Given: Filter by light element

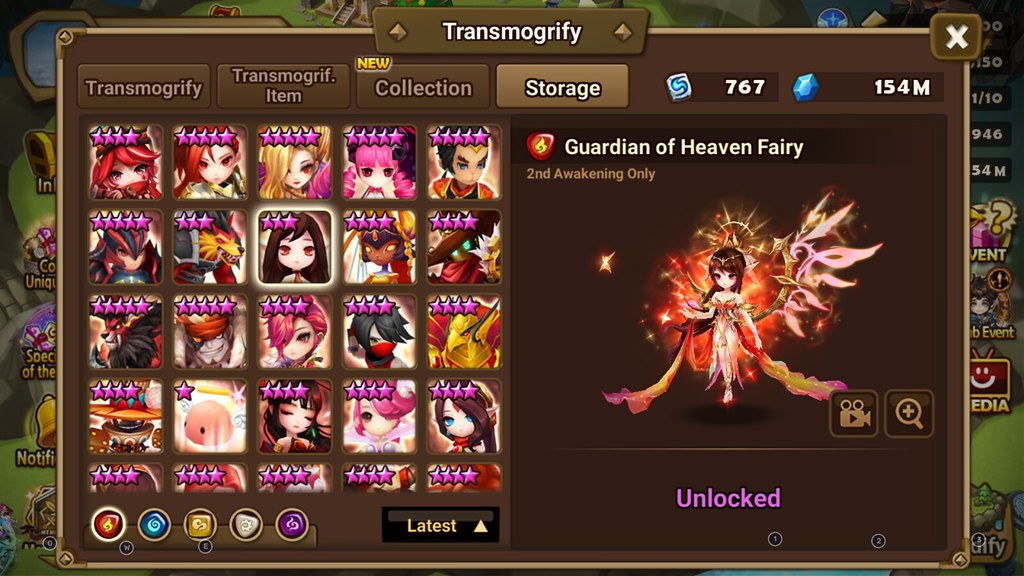Looking at the screenshot, I should 246,523.
